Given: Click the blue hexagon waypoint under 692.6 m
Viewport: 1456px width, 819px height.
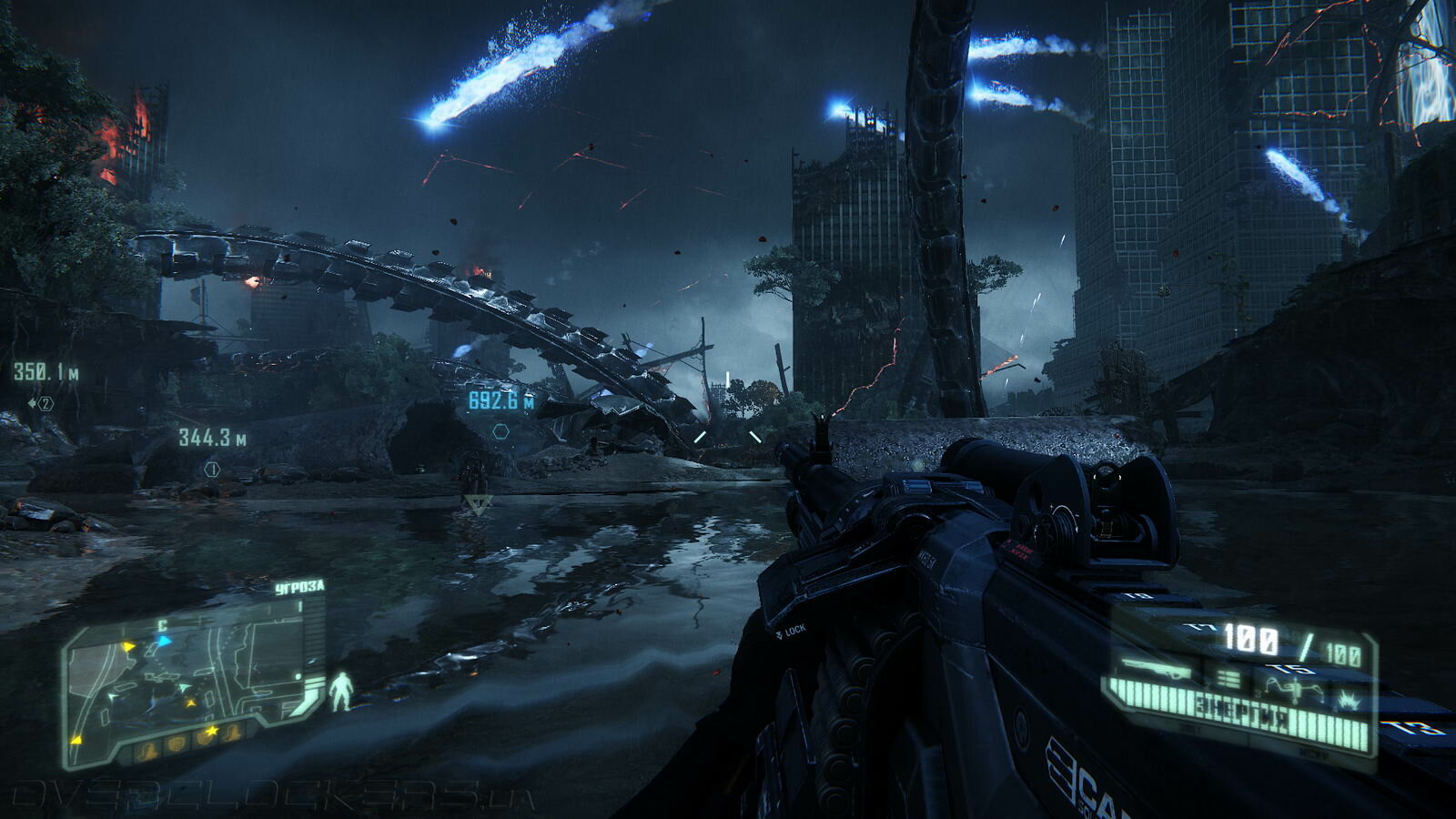Looking at the screenshot, I should 500,431.
